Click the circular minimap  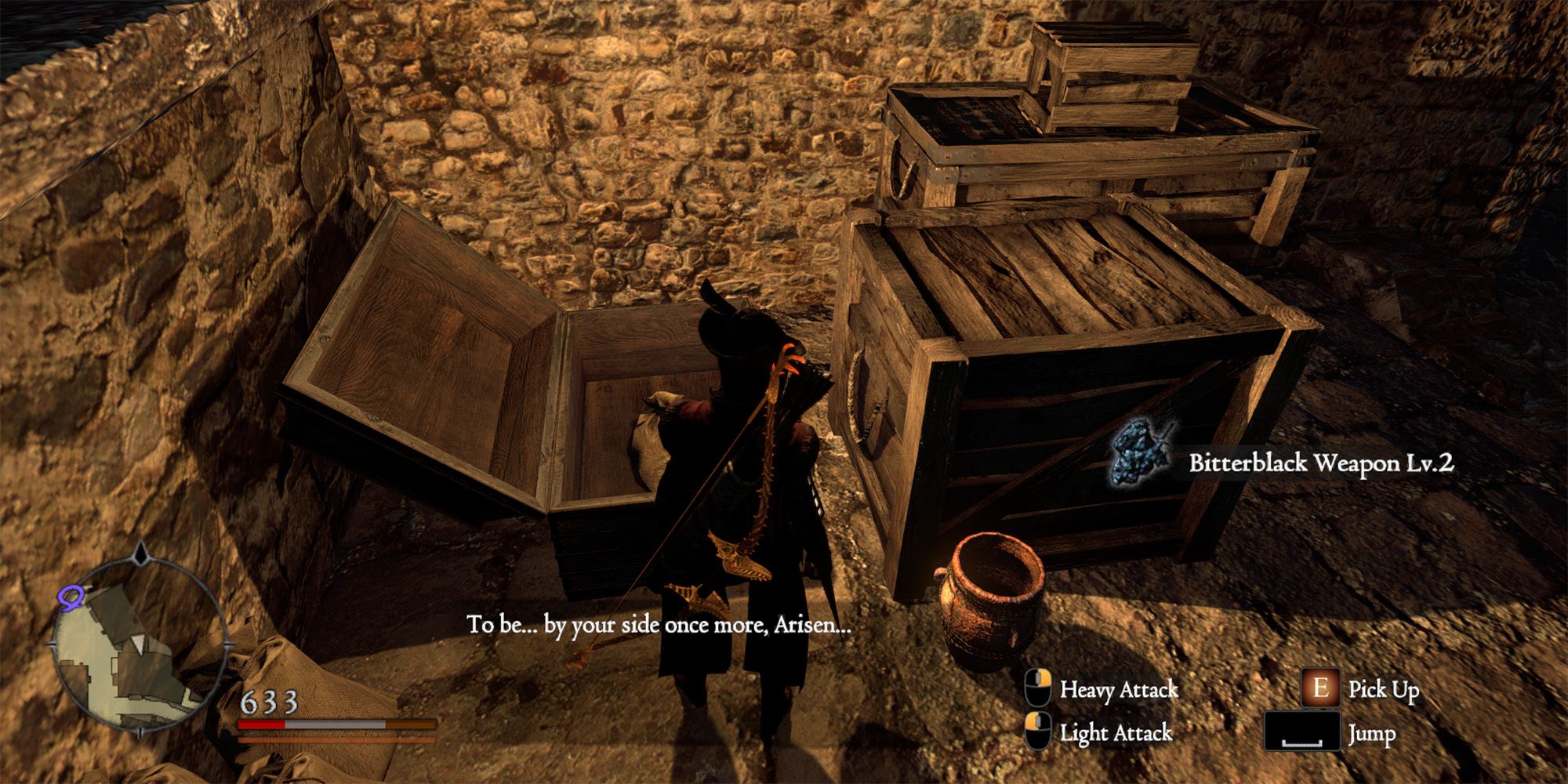click(x=138, y=643)
